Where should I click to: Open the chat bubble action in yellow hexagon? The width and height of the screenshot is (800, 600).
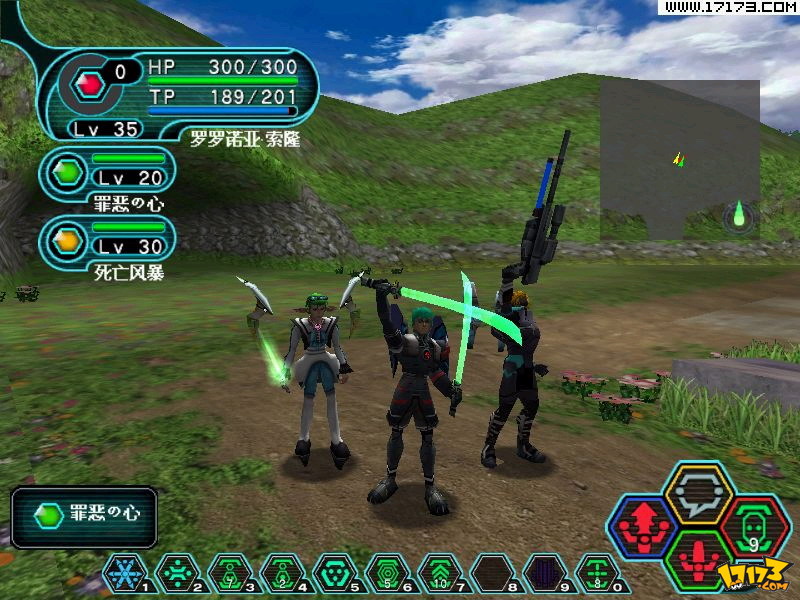pyautogui.click(x=699, y=492)
